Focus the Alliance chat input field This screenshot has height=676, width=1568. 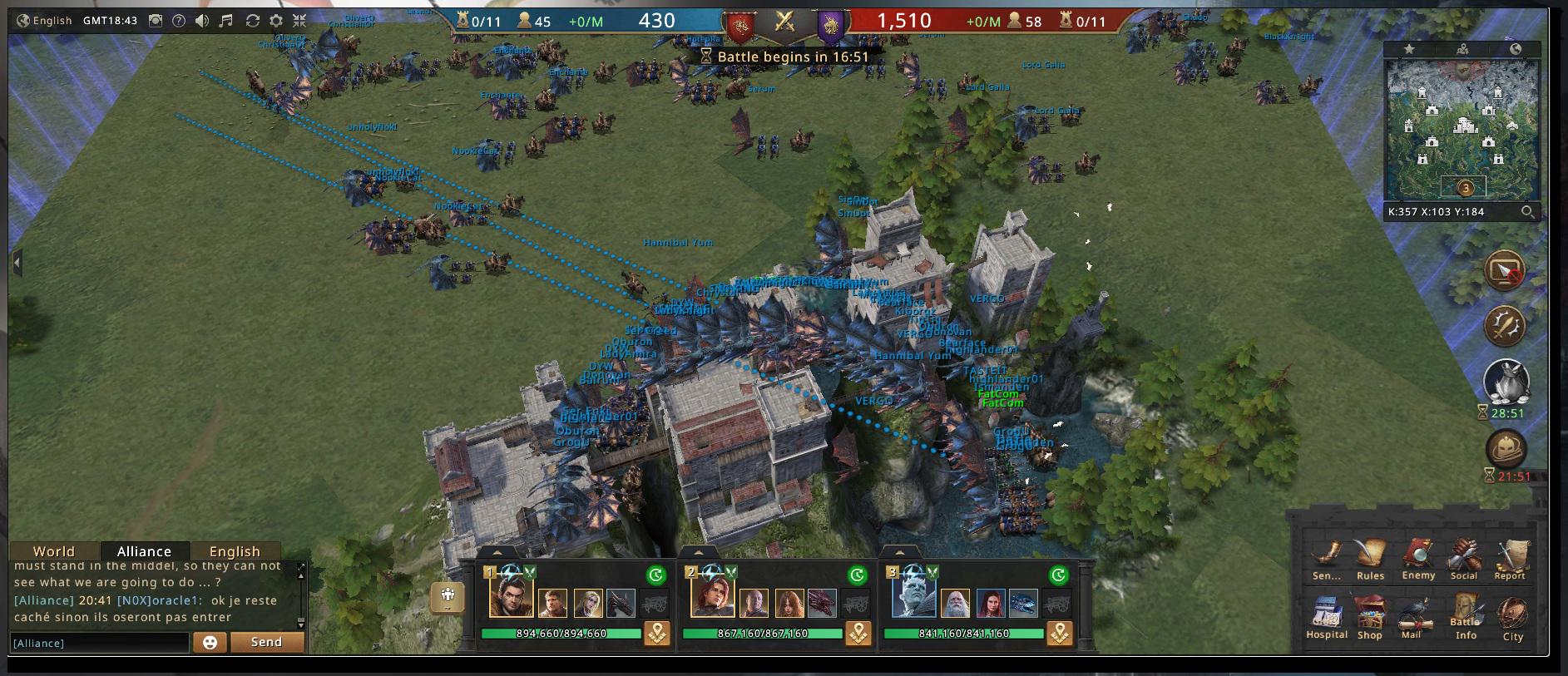point(100,643)
